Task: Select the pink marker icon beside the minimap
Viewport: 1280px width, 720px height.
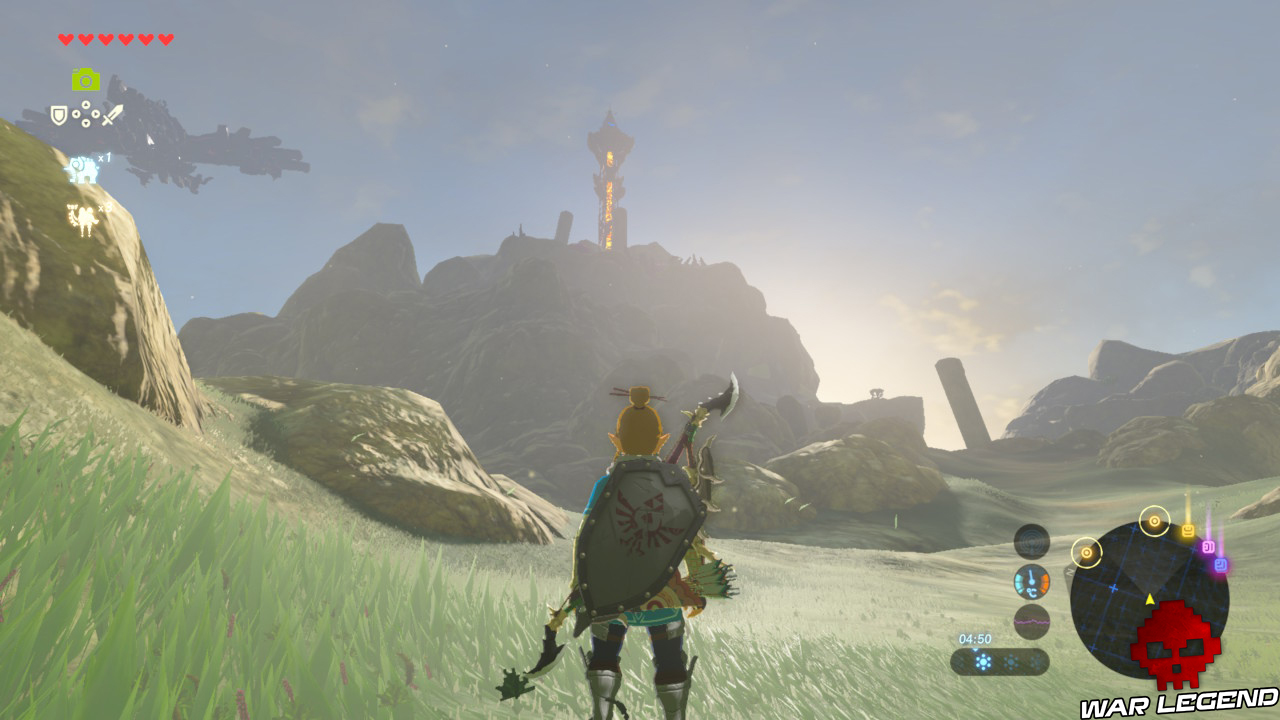Action: (x=1208, y=547)
